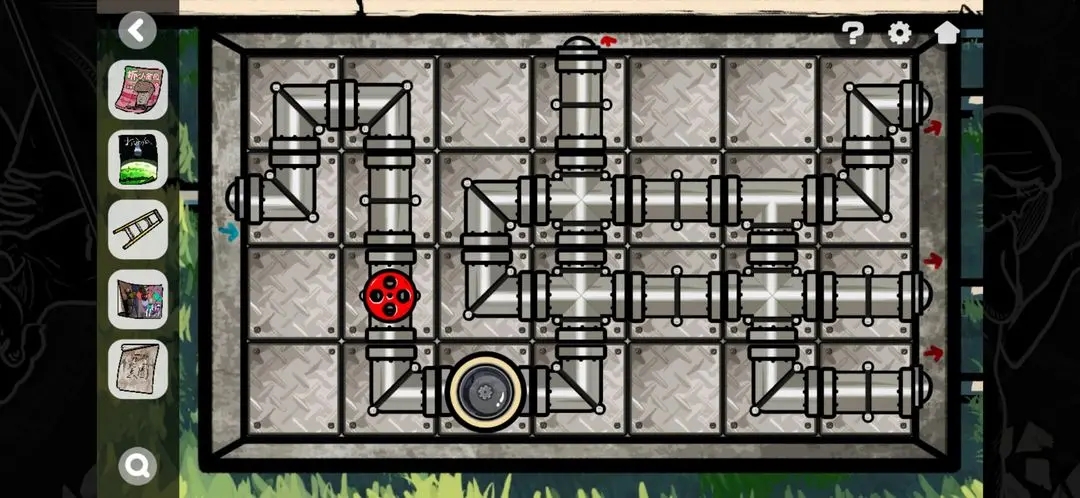Choose the ladder in the inventory
Screen dimensions: 1080x498
(x=138, y=229)
